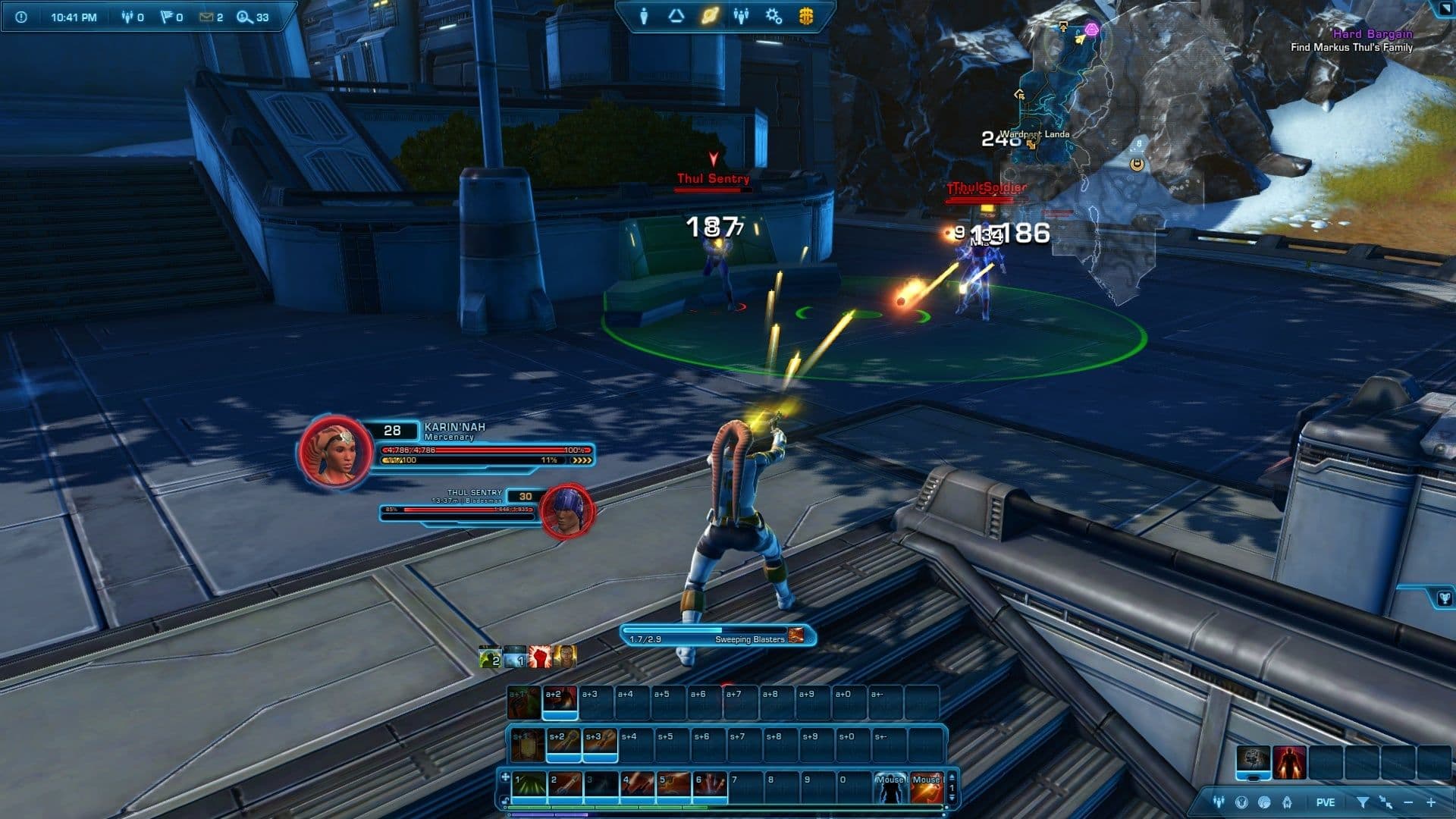Use the a+2 quickbar ability

[560, 702]
